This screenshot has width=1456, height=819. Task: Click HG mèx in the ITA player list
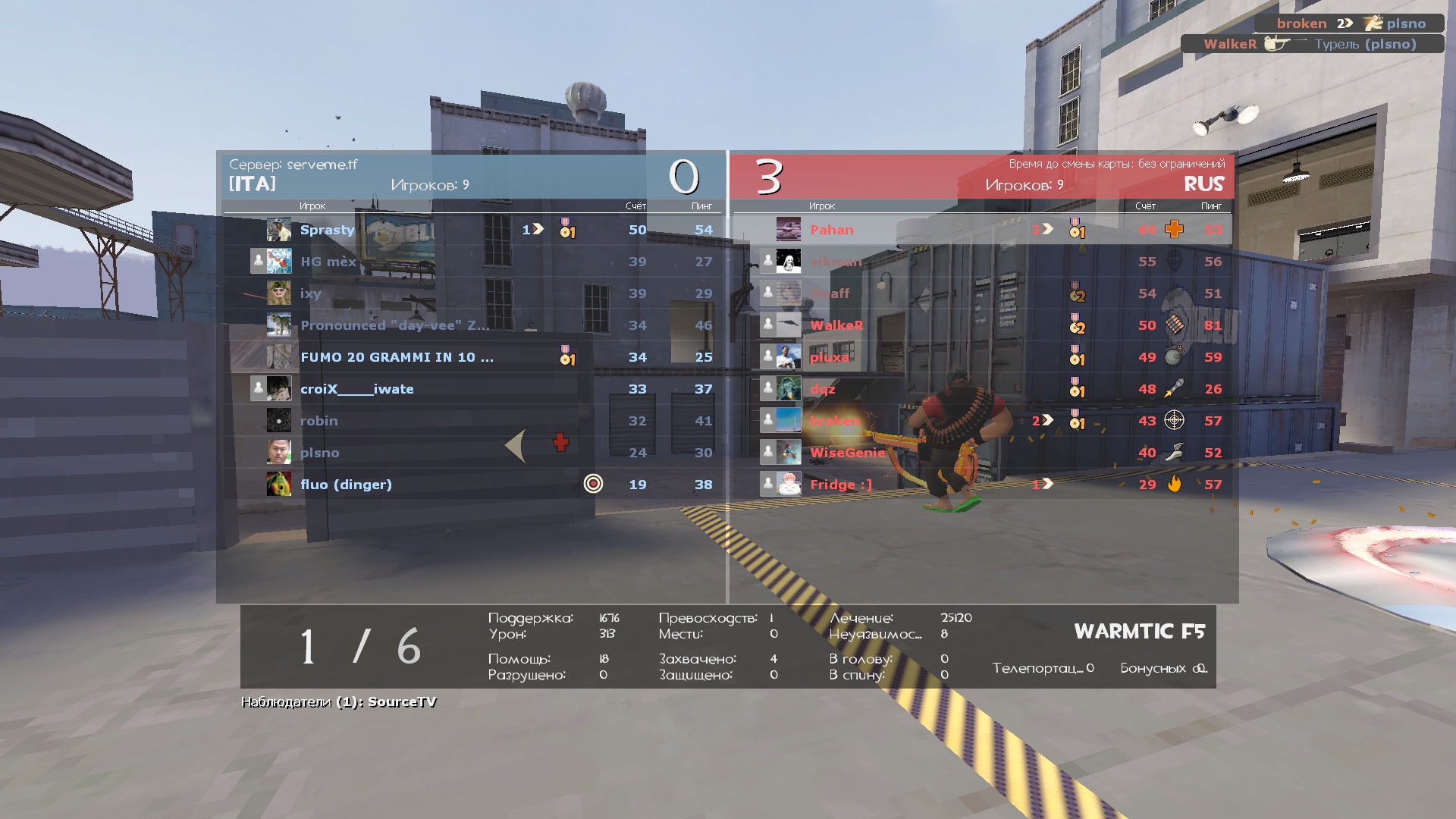point(328,262)
